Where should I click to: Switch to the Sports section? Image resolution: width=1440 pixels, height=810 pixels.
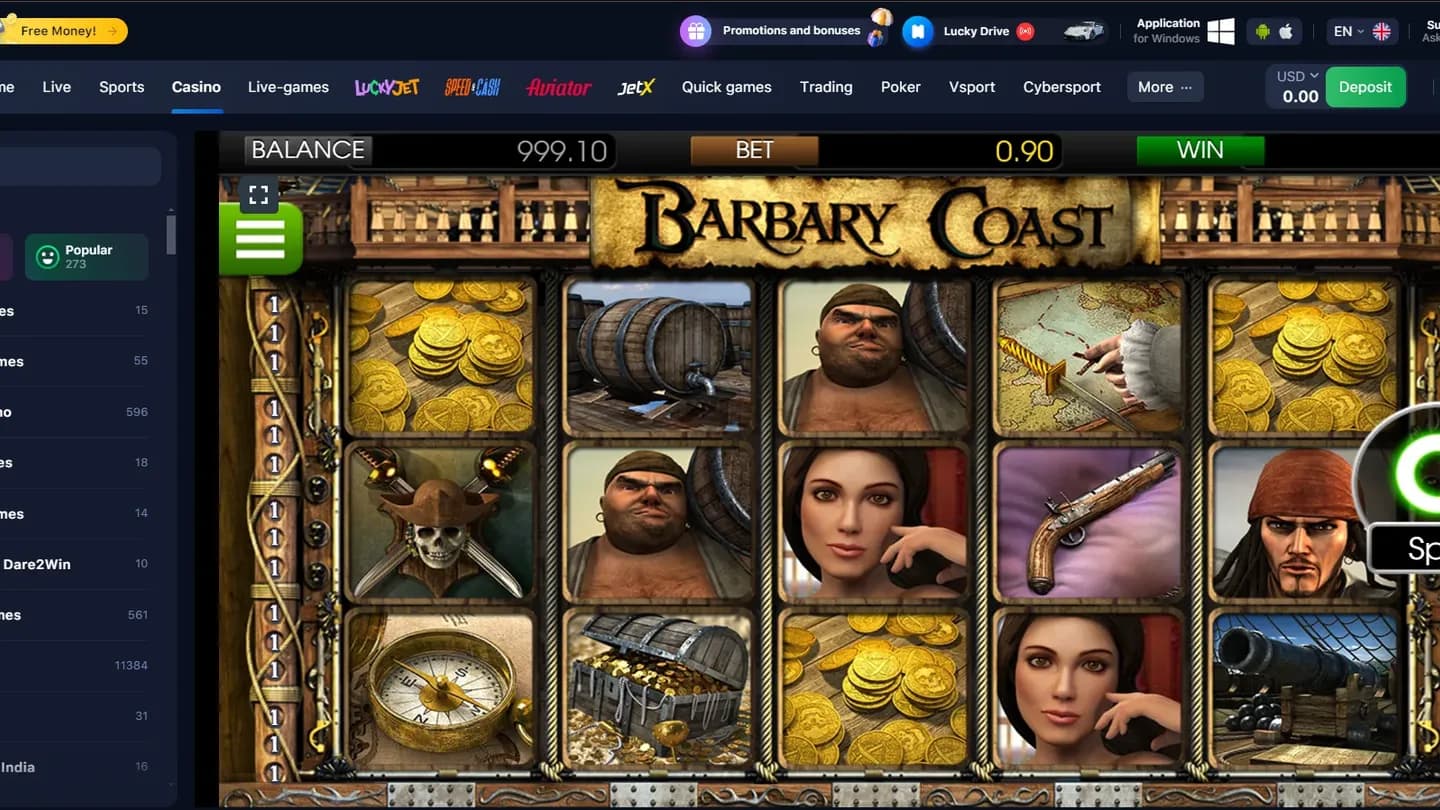click(x=121, y=86)
